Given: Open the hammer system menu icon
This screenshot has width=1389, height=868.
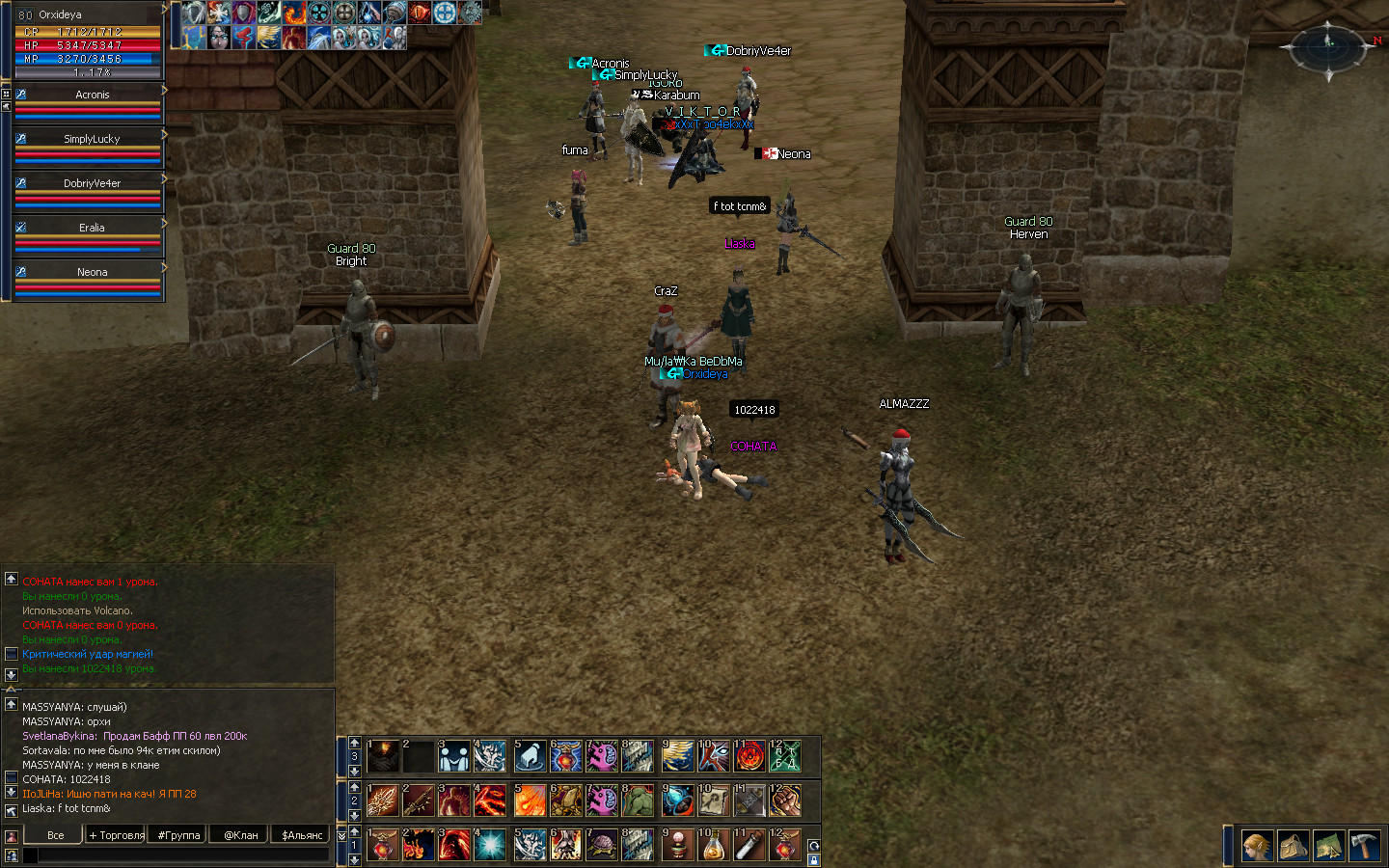Looking at the screenshot, I should click(x=1364, y=846).
